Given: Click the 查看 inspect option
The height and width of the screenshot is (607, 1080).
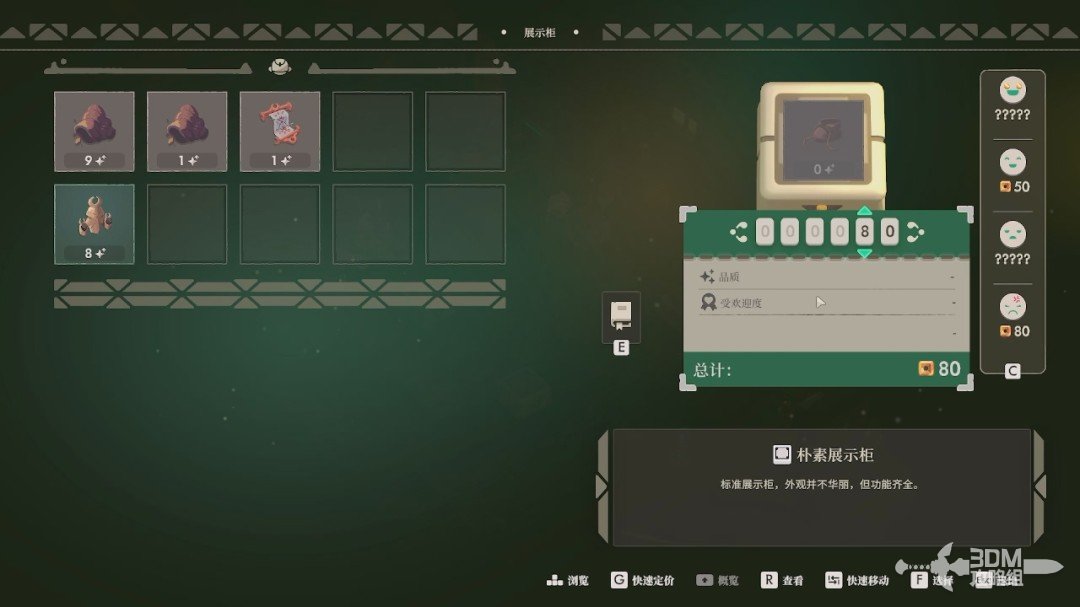Looking at the screenshot, I should (x=783, y=580).
